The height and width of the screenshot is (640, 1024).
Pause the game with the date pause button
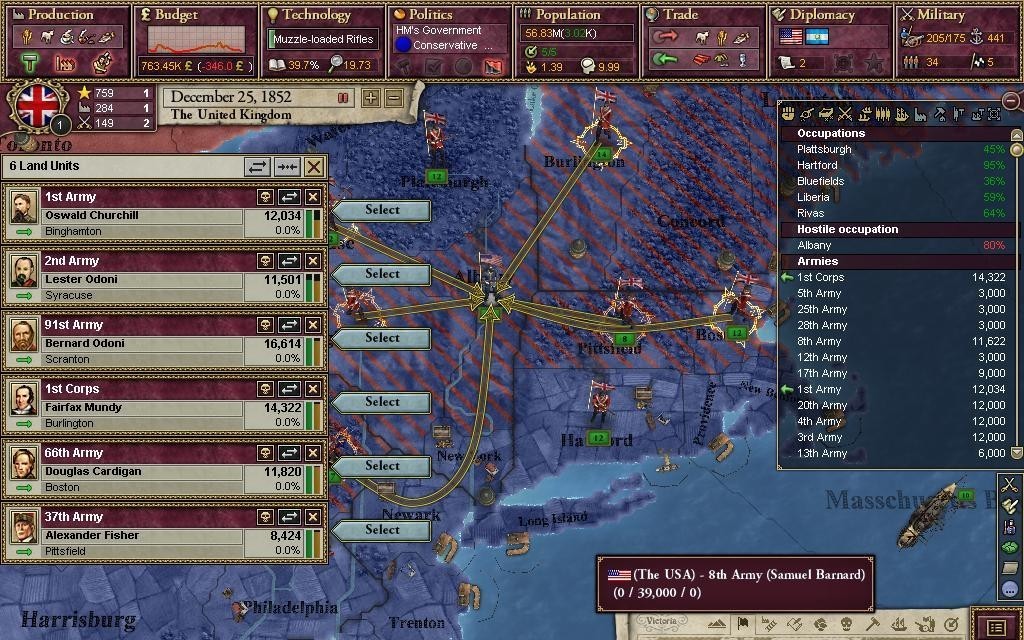(343, 98)
